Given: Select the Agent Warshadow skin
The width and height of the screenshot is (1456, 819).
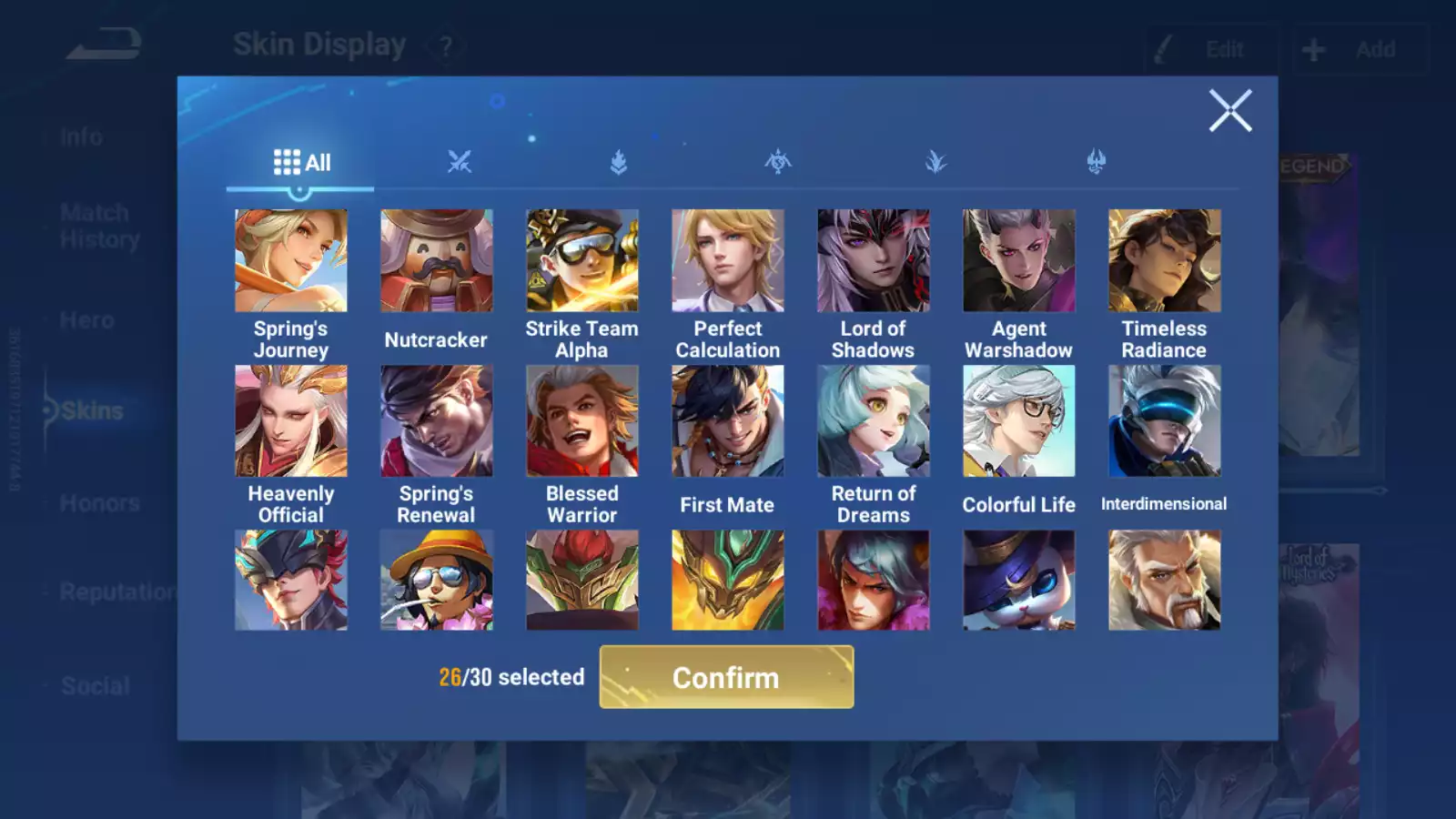Looking at the screenshot, I should [x=1019, y=261].
